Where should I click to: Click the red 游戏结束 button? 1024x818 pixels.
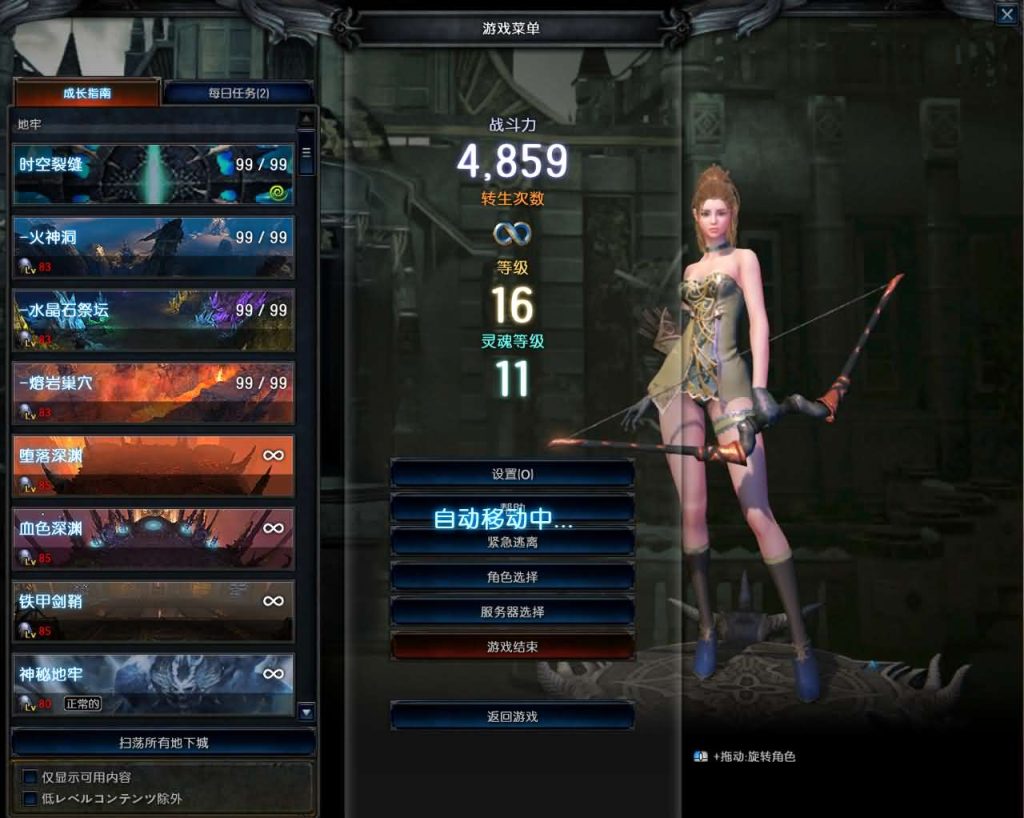(x=512, y=647)
